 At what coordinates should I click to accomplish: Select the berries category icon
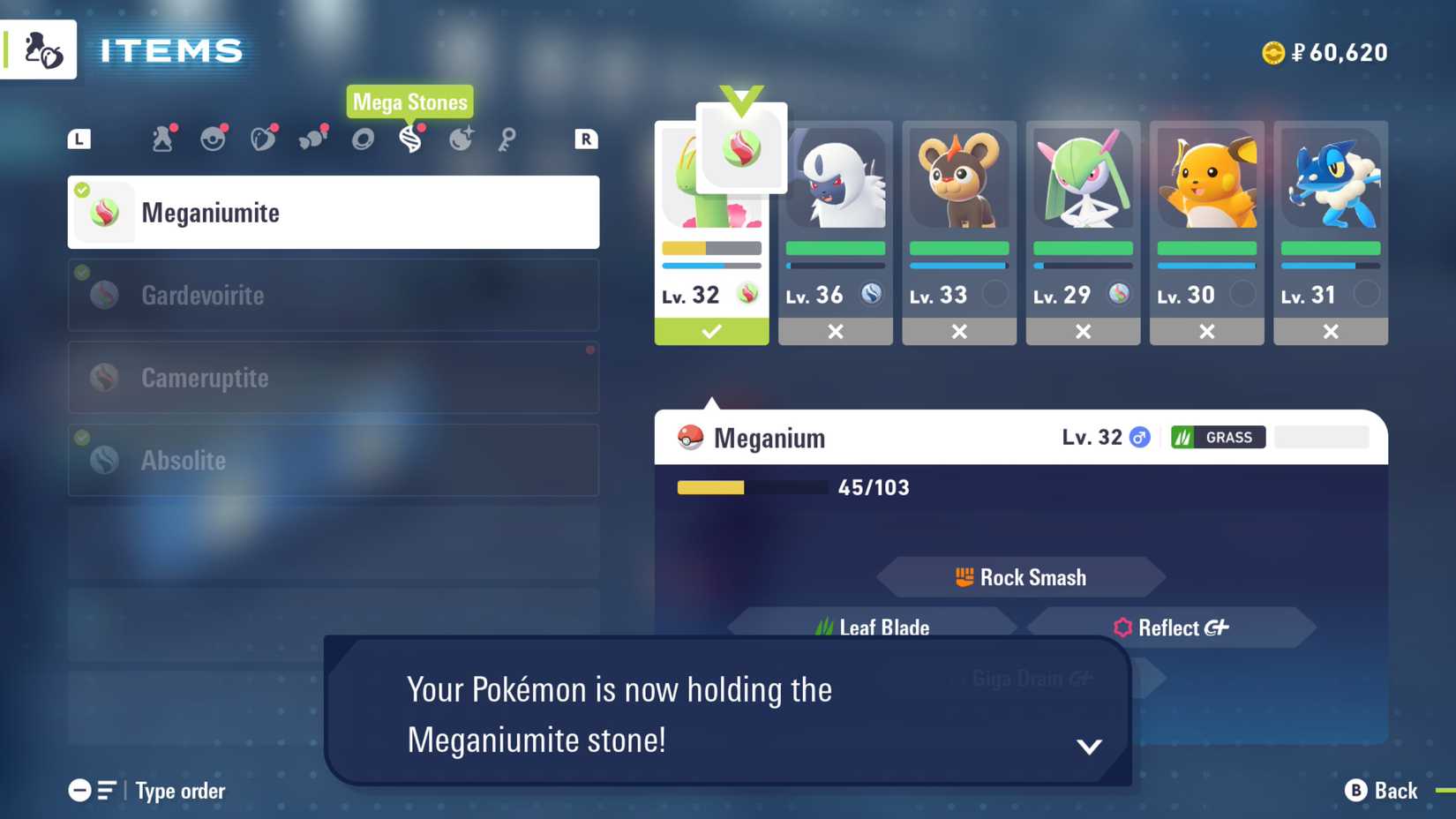pos(263,139)
